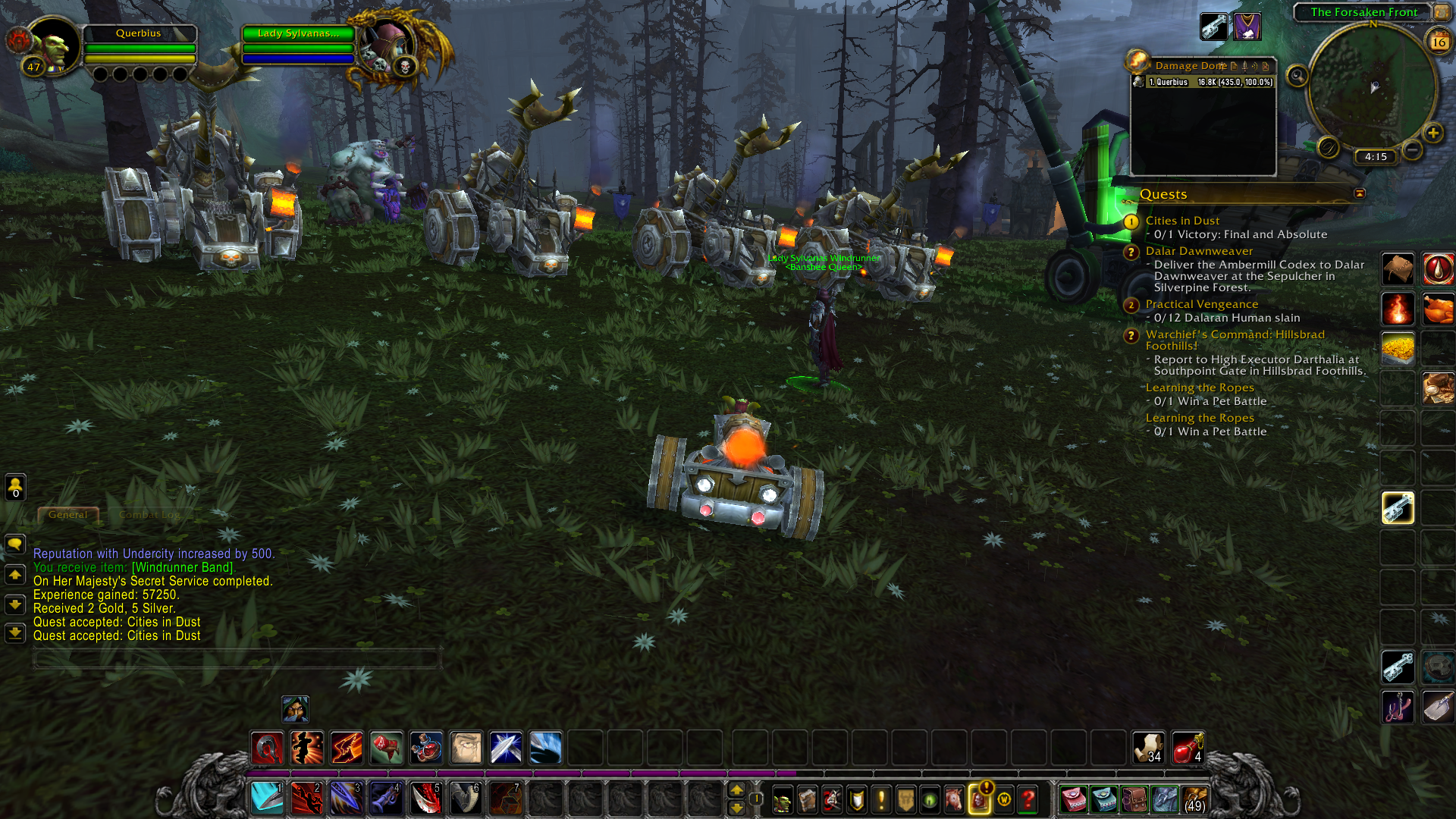The image size is (1456, 819).
Task: Open the chat speech bubble menu
Action: pos(15,544)
